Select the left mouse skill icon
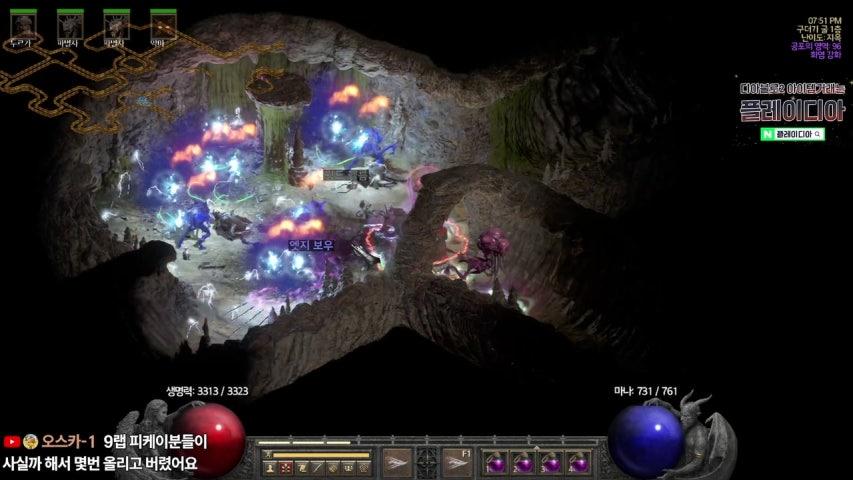The width and height of the screenshot is (853, 480). click(397, 461)
